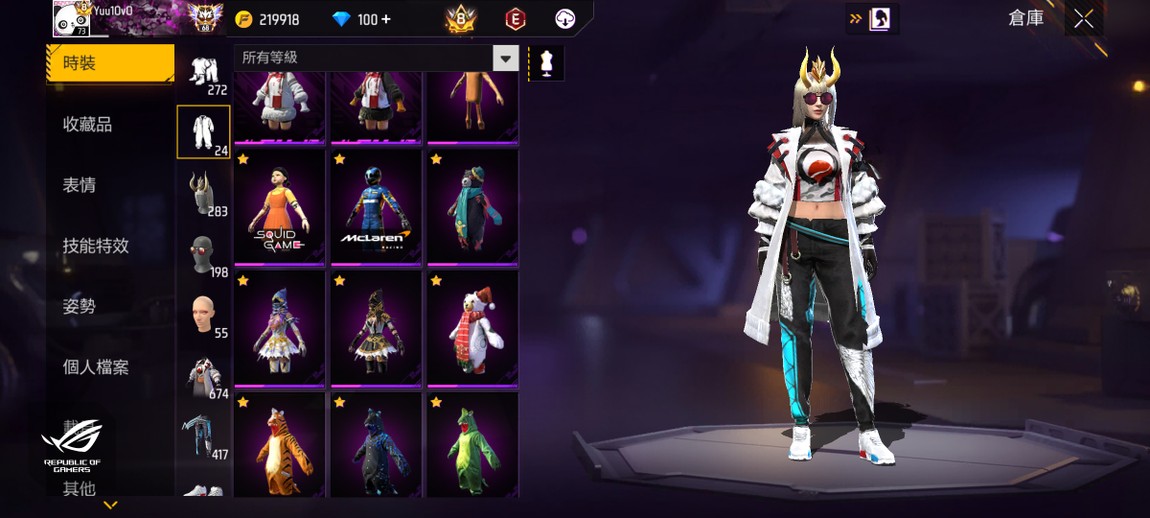Select the Squid Game orange outfit
This screenshot has height=518, width=1150.
(x=279, y=207)
